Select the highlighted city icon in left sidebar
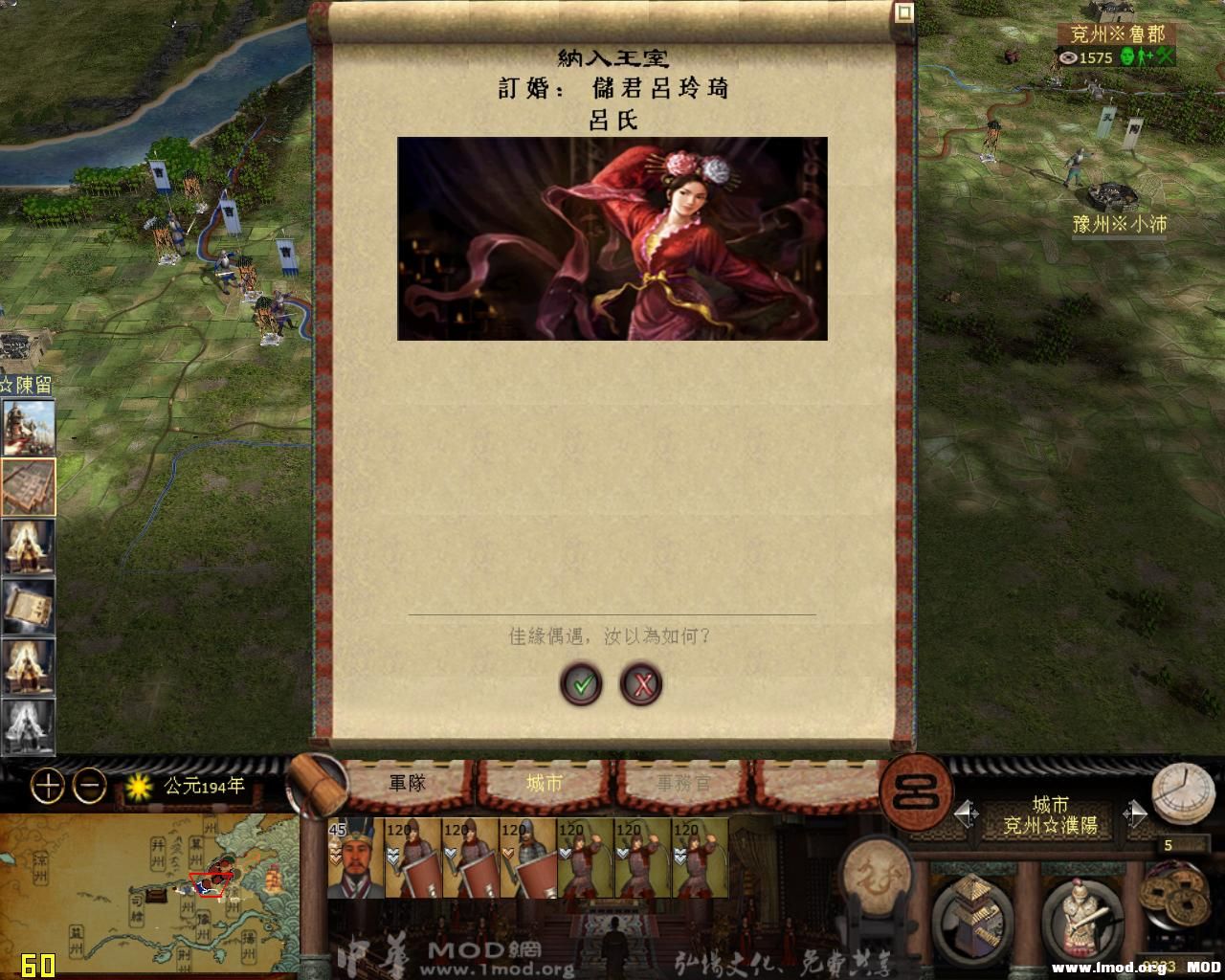The width and height of the screenshot is (1225, 980). coord(28,486)
